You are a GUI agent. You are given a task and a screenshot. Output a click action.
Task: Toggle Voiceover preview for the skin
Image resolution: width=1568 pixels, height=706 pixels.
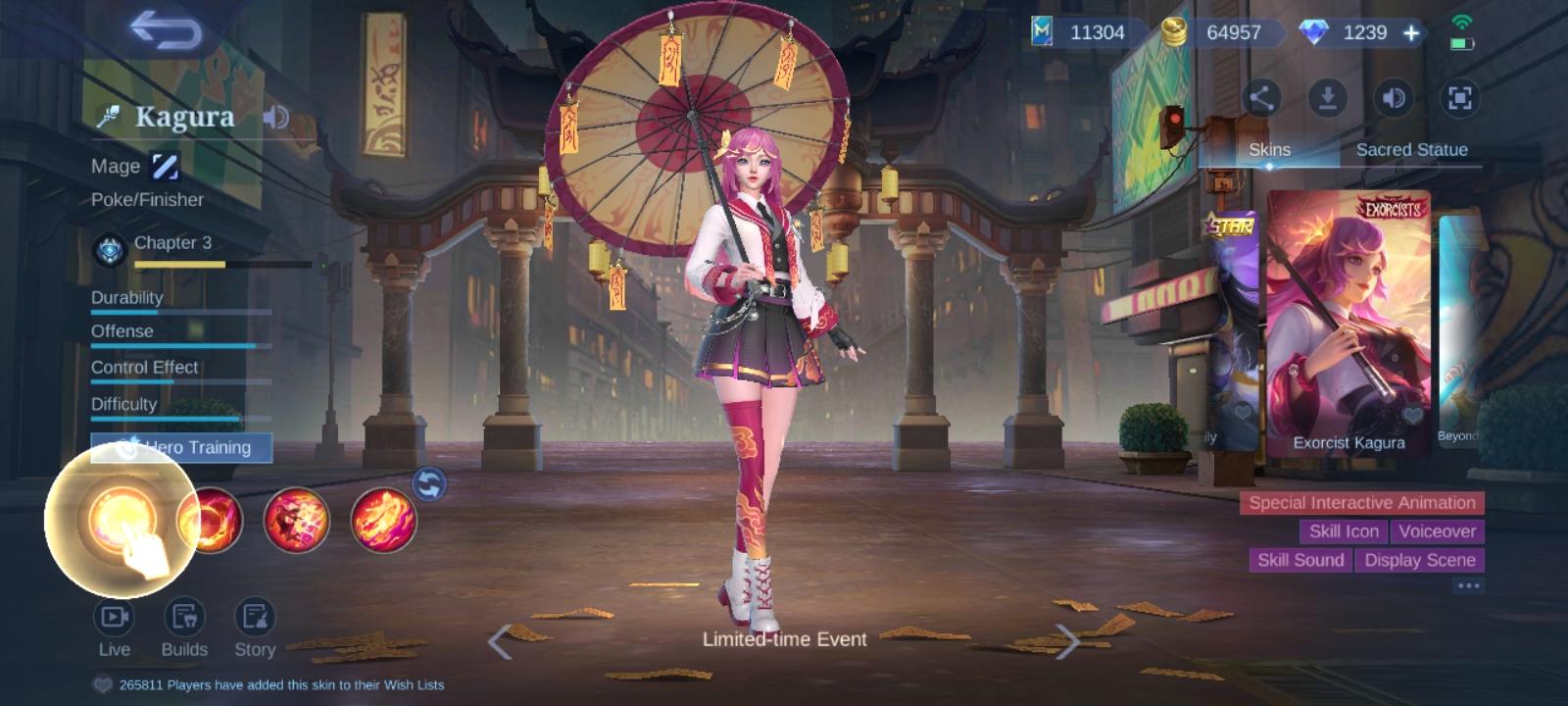pyautogui.click(x=1438, y=531)
